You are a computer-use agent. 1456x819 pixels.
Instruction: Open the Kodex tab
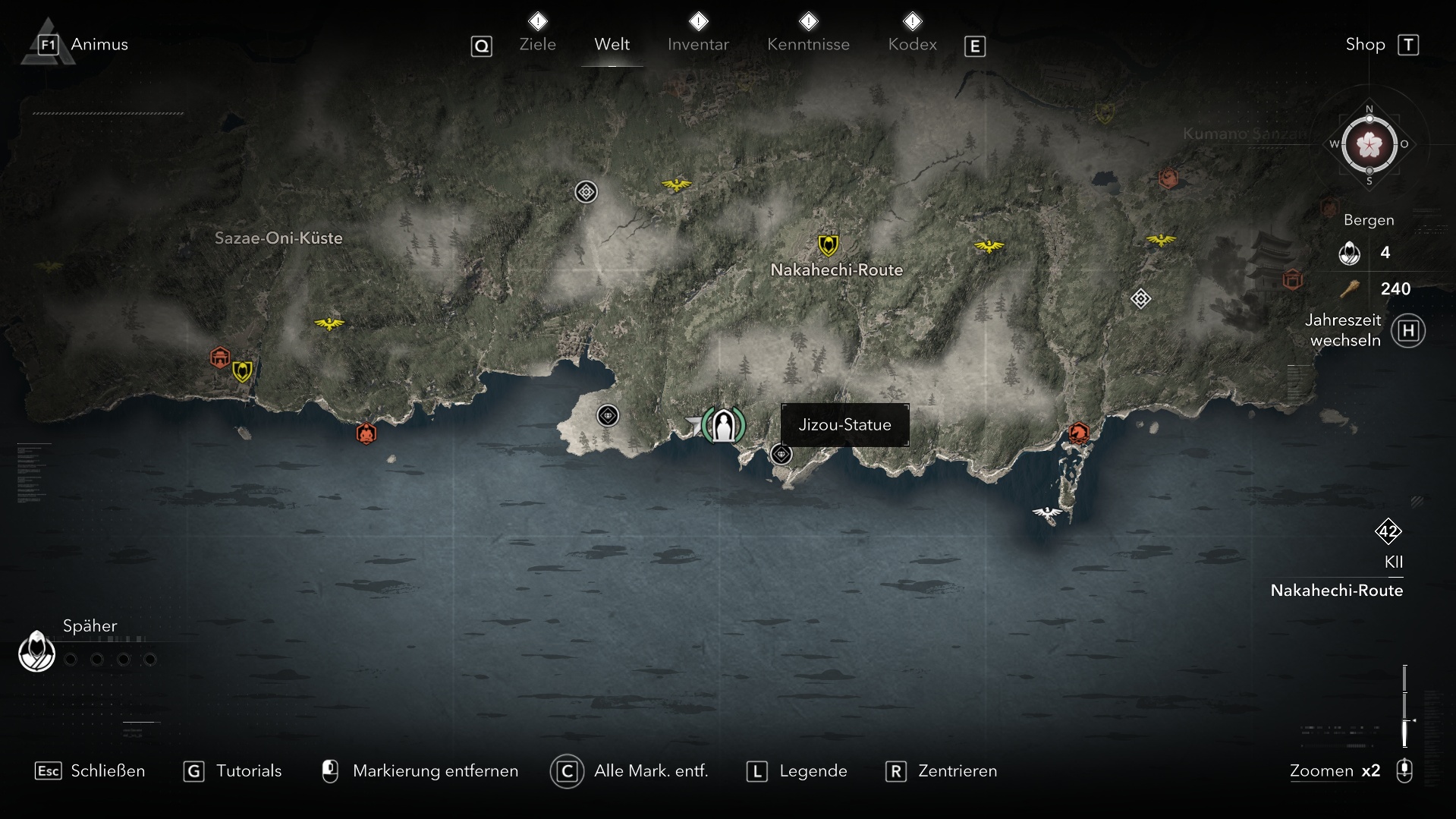point(912,44)
